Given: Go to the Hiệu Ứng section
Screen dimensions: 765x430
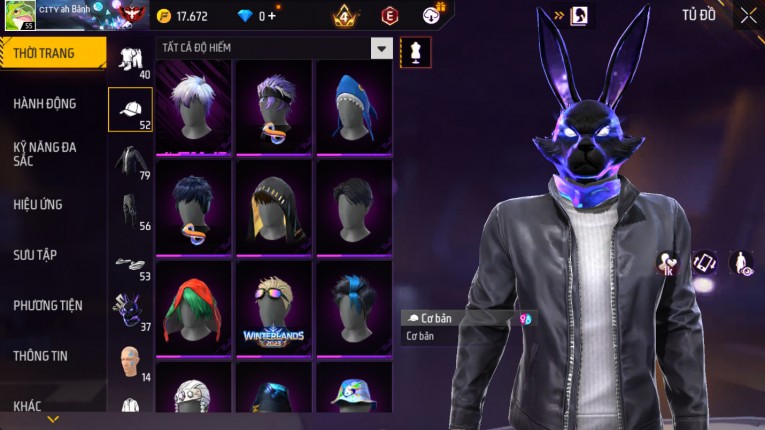Looking at the screenshot, I should click(x=38, y=204).
